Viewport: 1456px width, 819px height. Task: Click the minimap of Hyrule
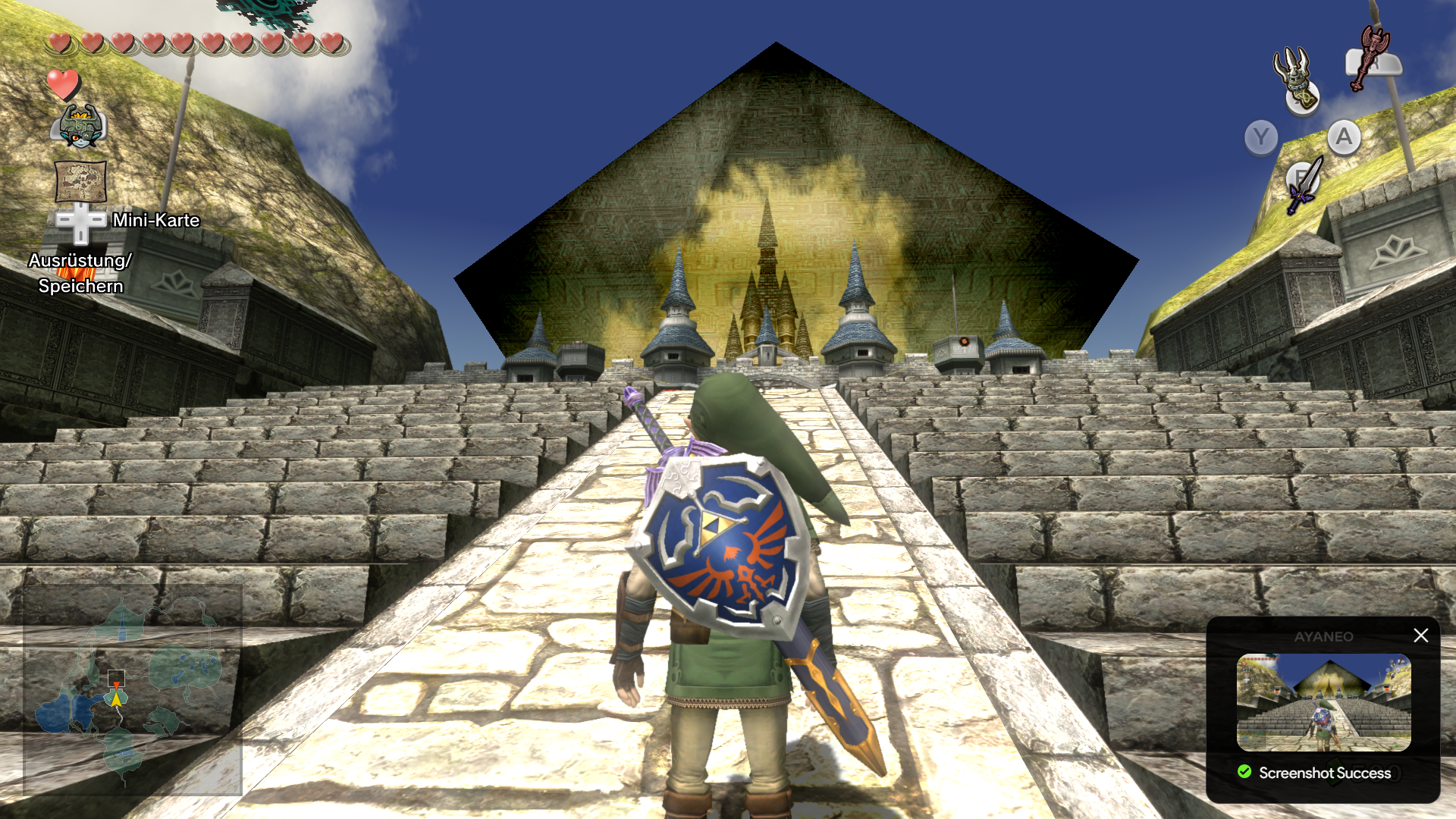(x=133, y=690)
